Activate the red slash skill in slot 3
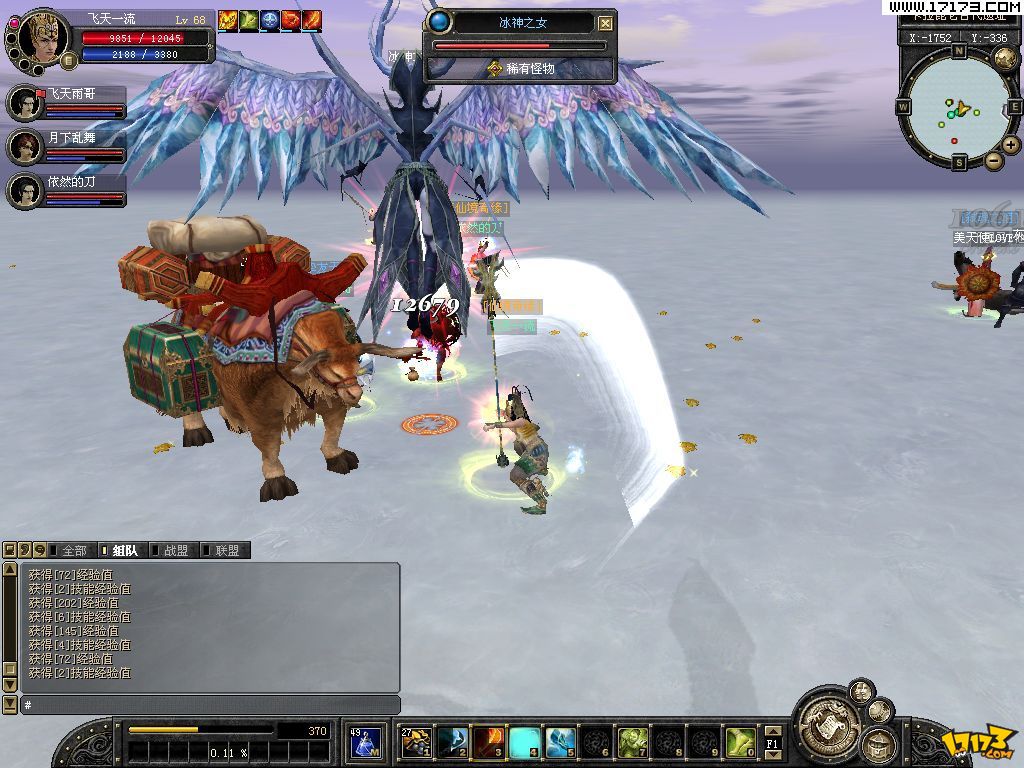The image size is (1024, 768). pyautogui.click(x=489, y=742)
